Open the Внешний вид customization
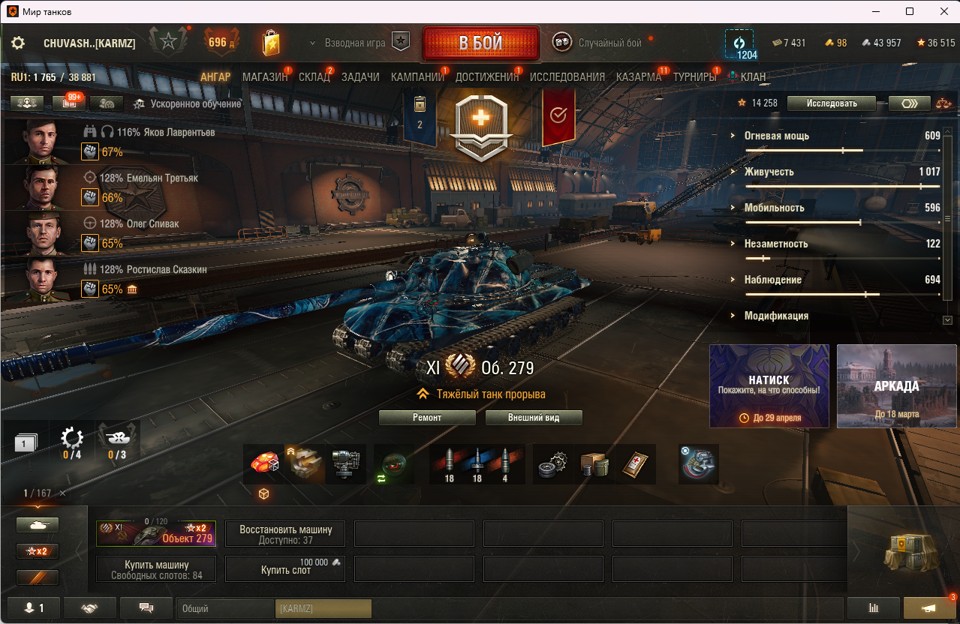The height and width of the screenshot is (624, 960). [x=533, y=417]
